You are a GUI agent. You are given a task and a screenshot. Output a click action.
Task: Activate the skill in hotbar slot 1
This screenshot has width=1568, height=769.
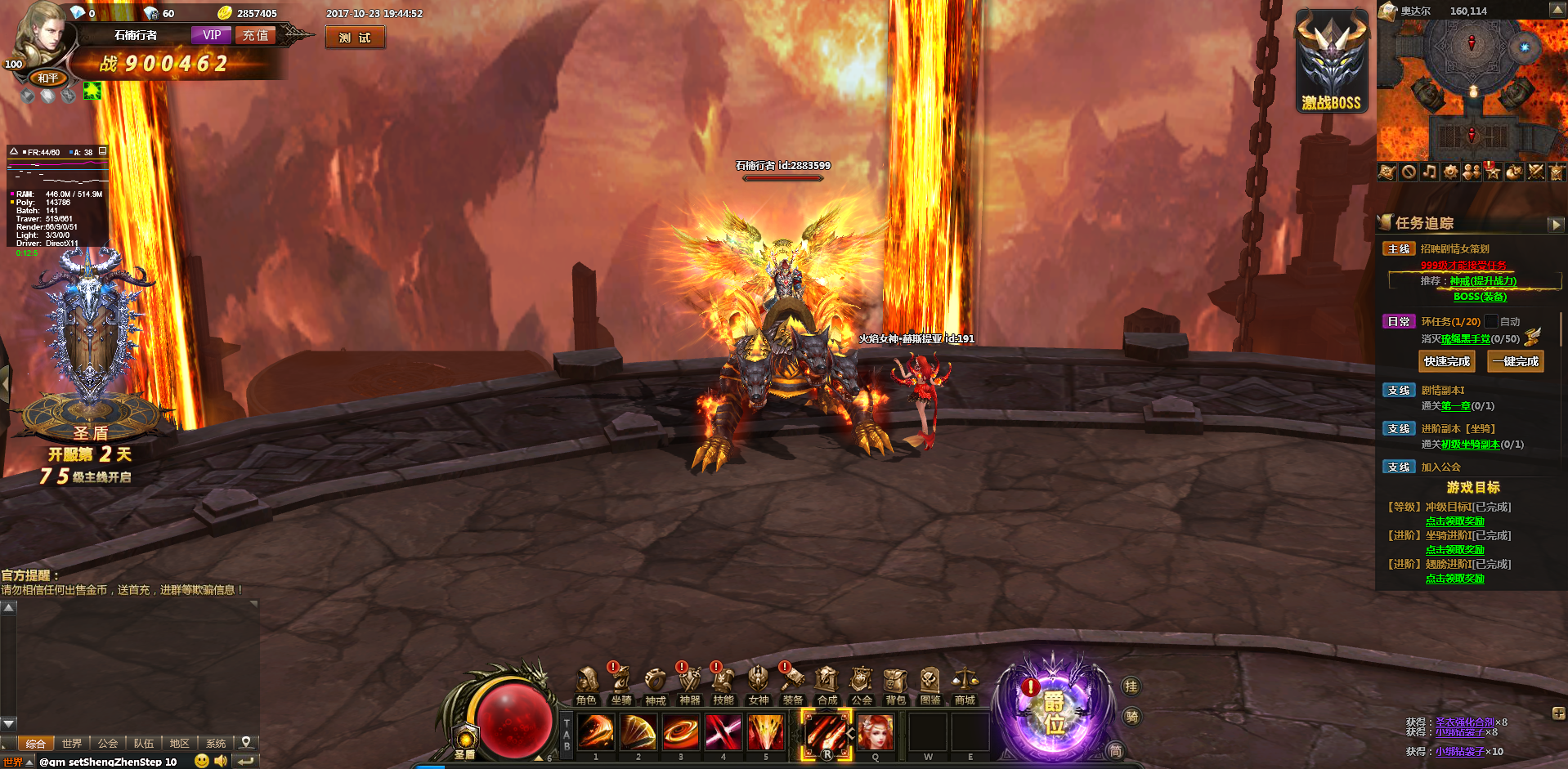596,731
